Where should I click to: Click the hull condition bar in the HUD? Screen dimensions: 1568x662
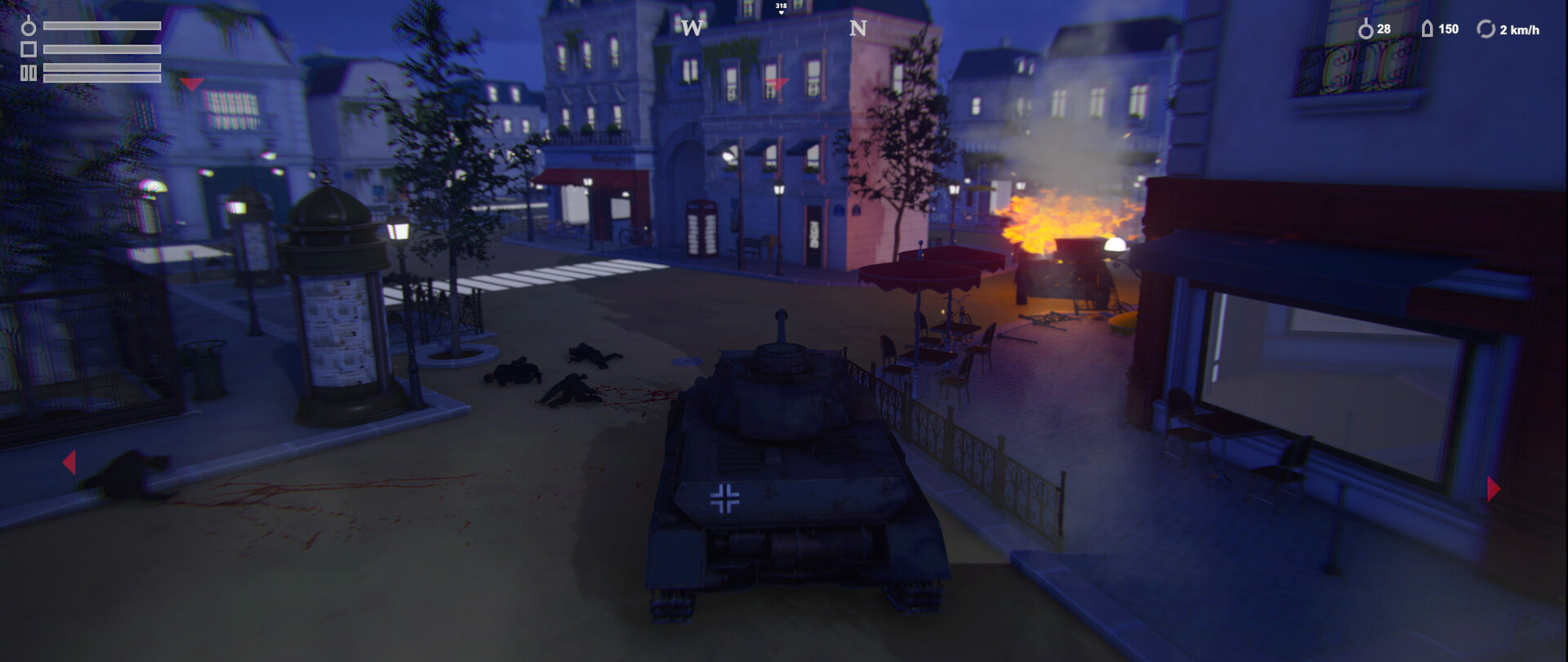point(102,49)
